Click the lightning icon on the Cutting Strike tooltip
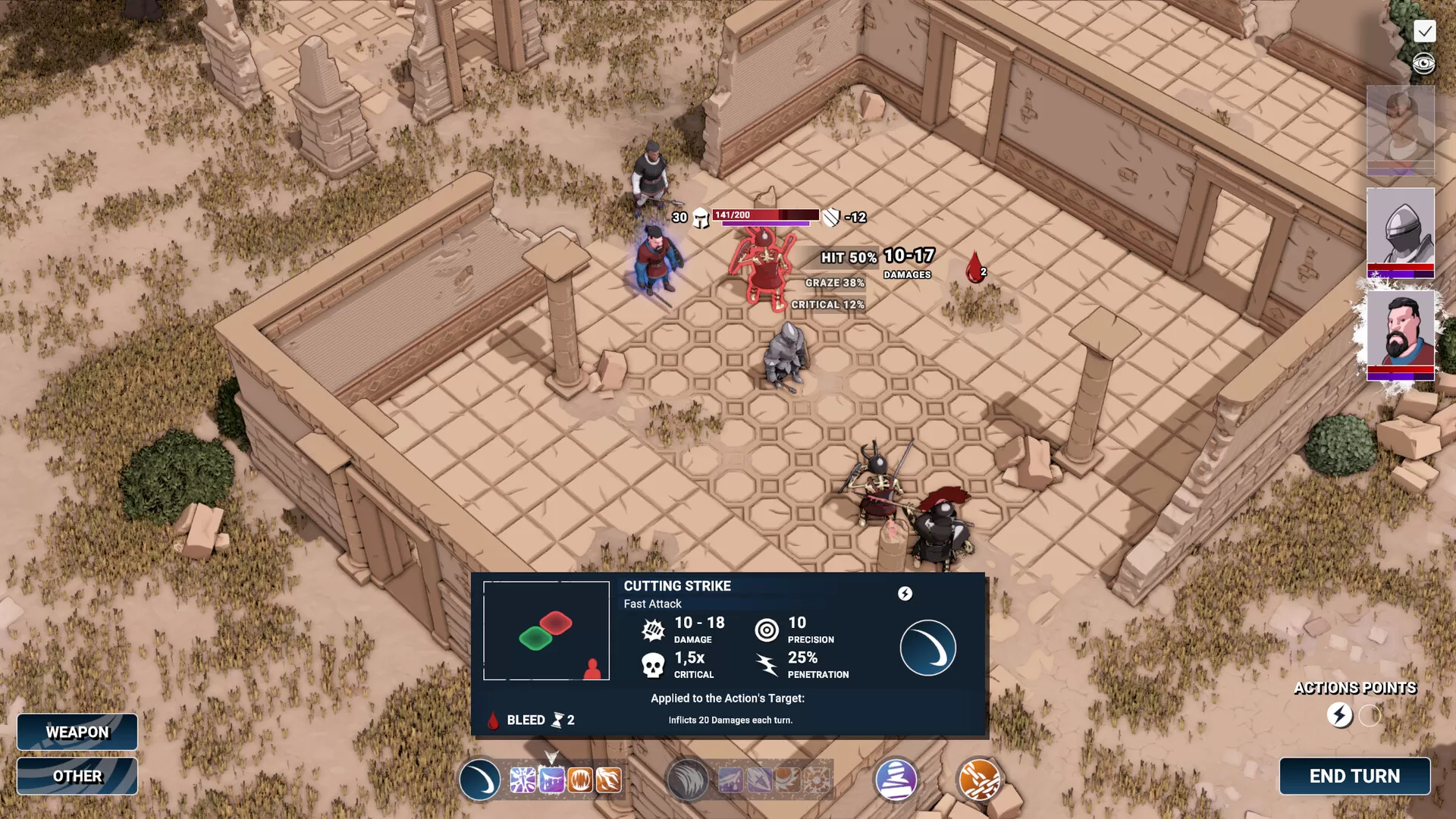The image size is (1456, 819). pos(903,595)
